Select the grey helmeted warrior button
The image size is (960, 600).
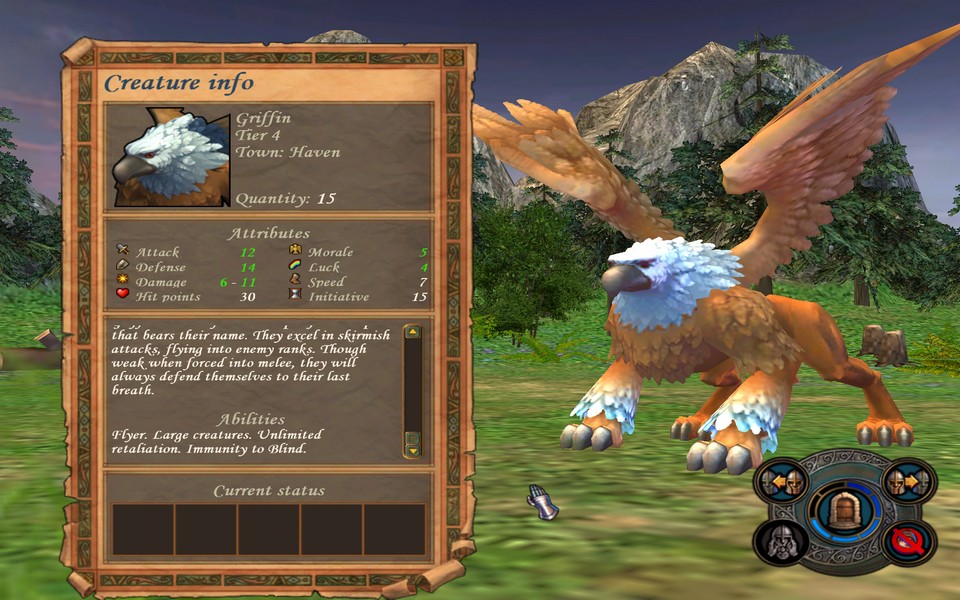tap(780, 541)
